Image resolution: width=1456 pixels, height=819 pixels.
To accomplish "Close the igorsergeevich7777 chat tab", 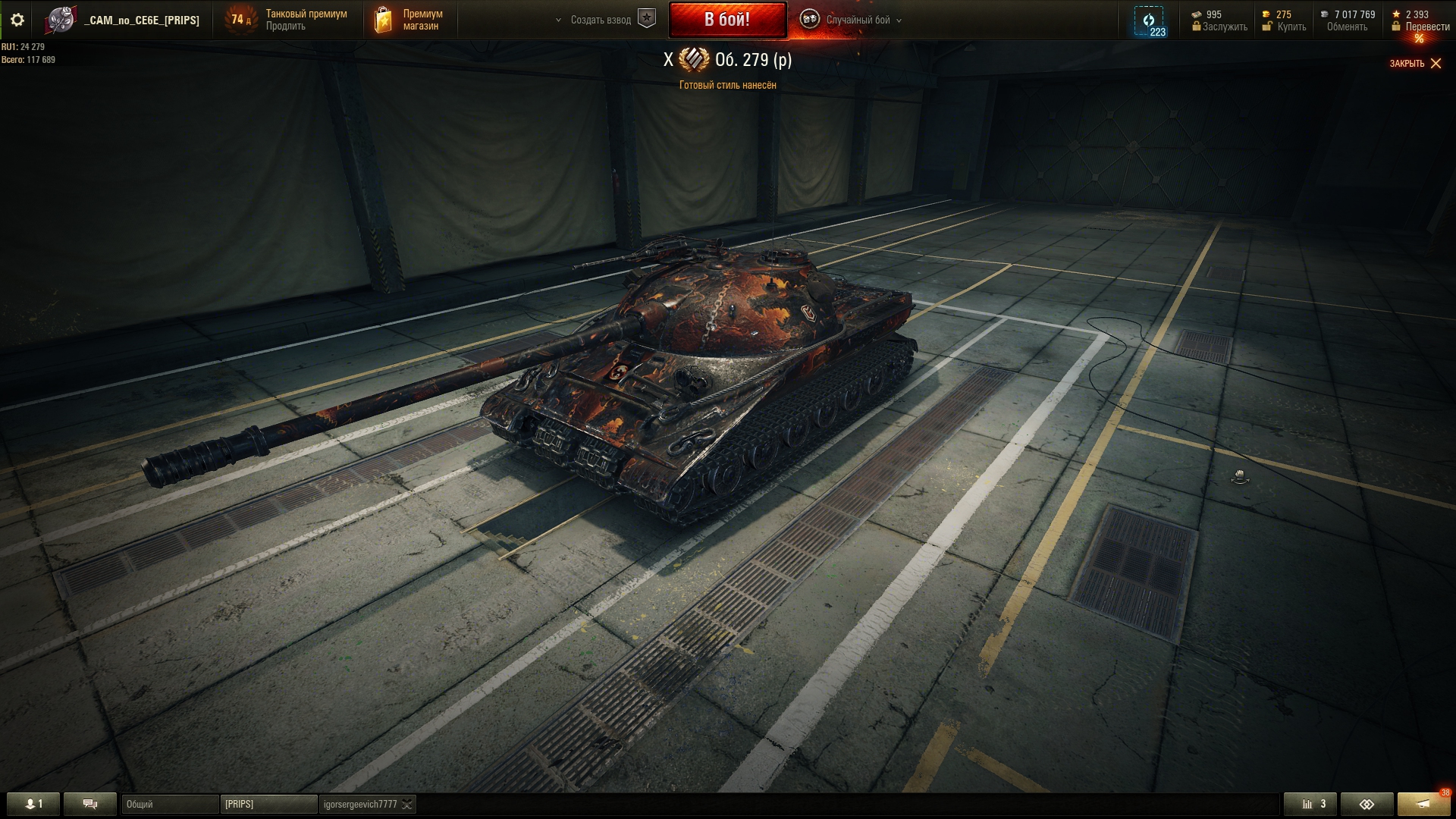I will [x=407, y=805].
